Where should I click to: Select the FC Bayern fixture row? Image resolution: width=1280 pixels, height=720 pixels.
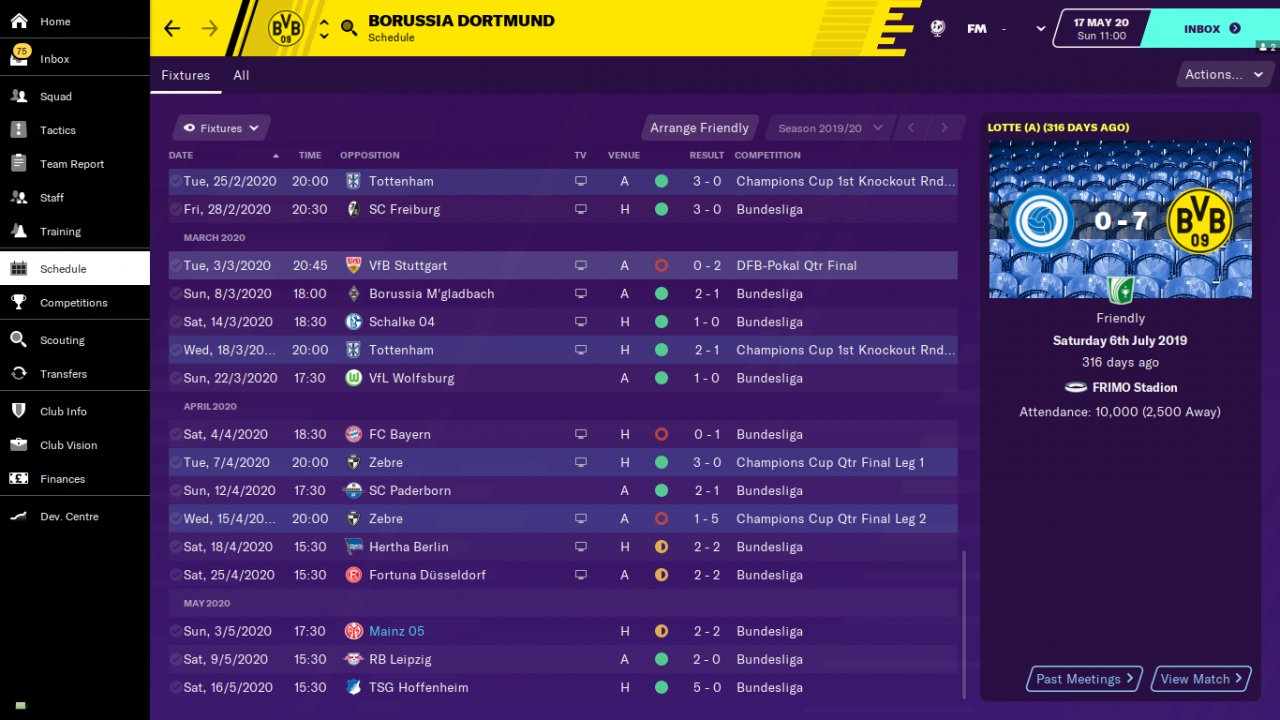coord(560,435)
